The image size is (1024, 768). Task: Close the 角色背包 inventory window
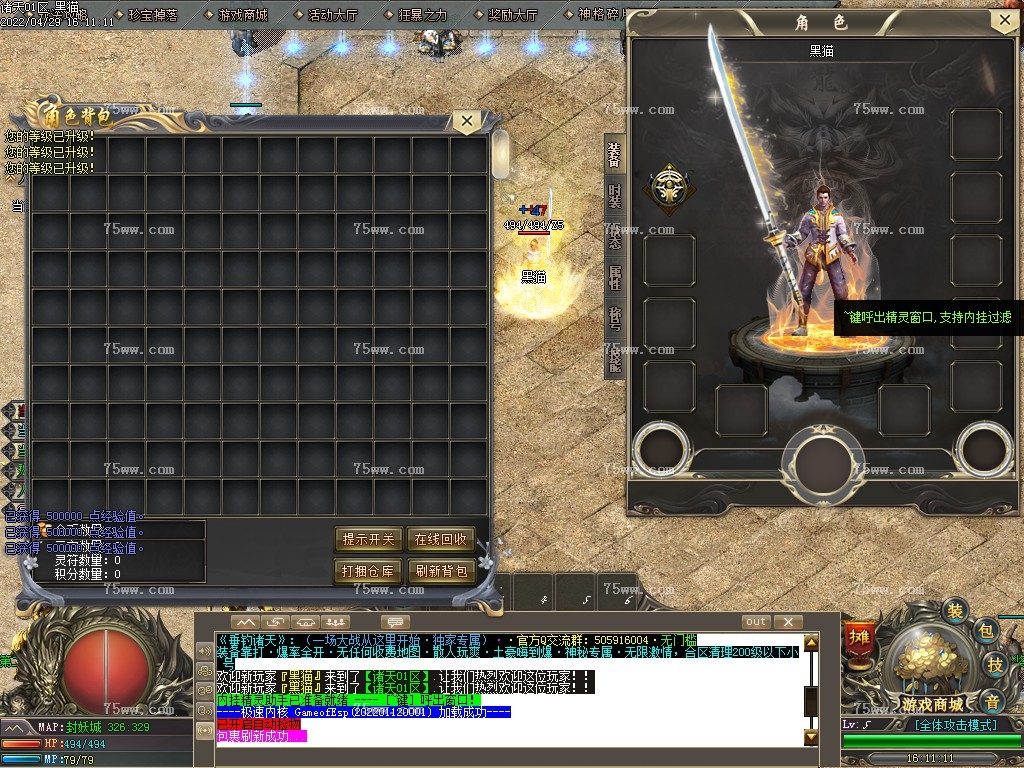(x=465, y=122)
